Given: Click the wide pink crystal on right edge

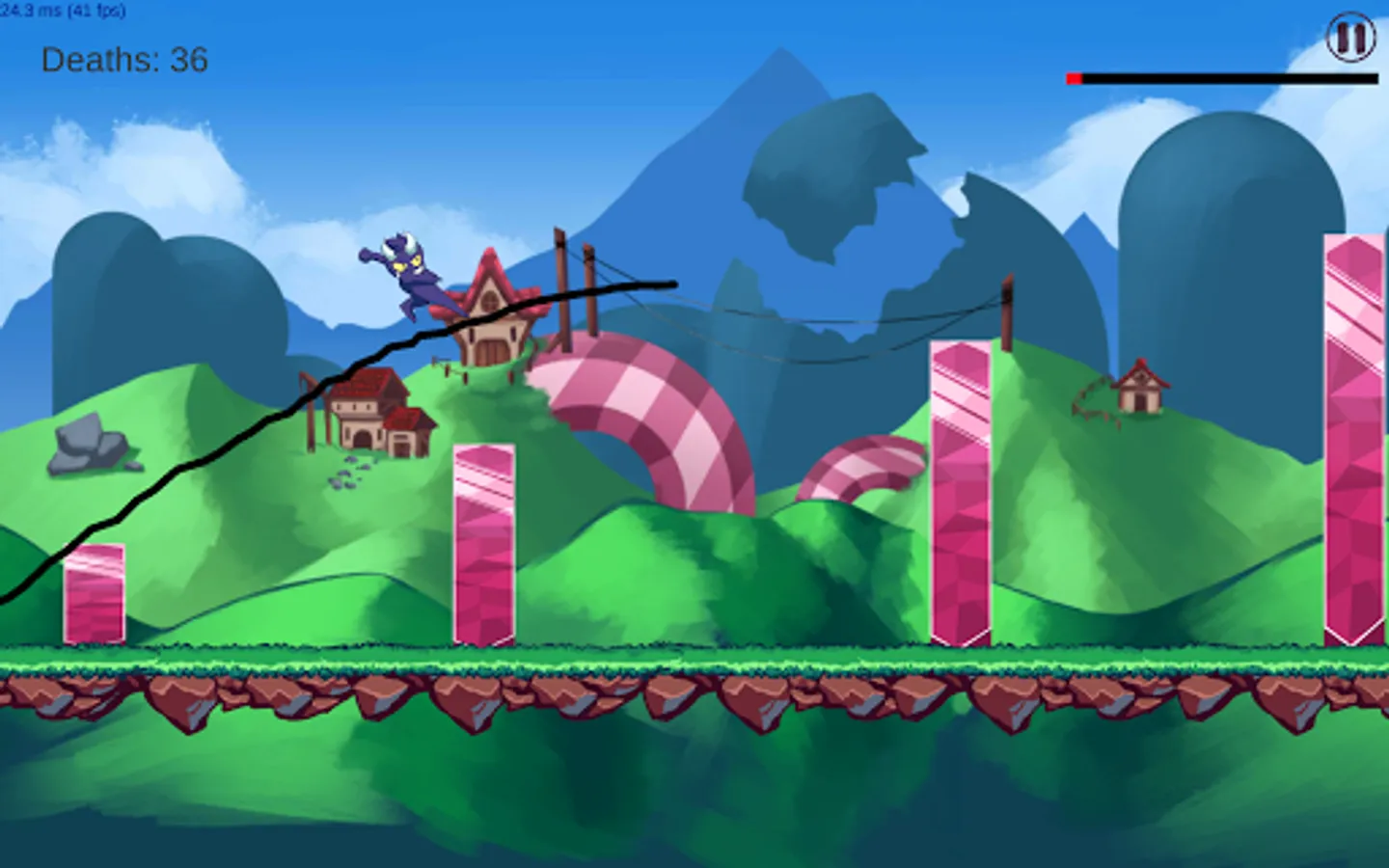Looking at the screenshot, I should pos(1350,434).
